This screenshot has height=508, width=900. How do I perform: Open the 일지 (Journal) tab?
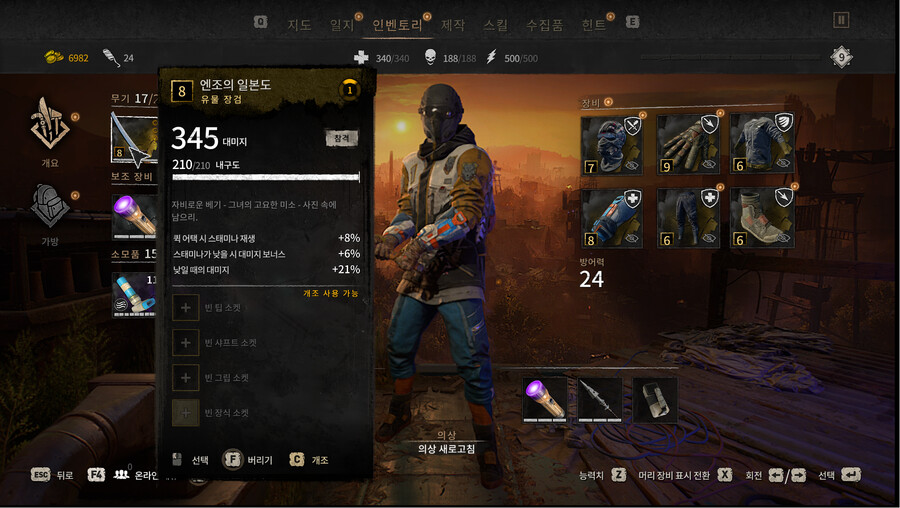coord(342,24)
